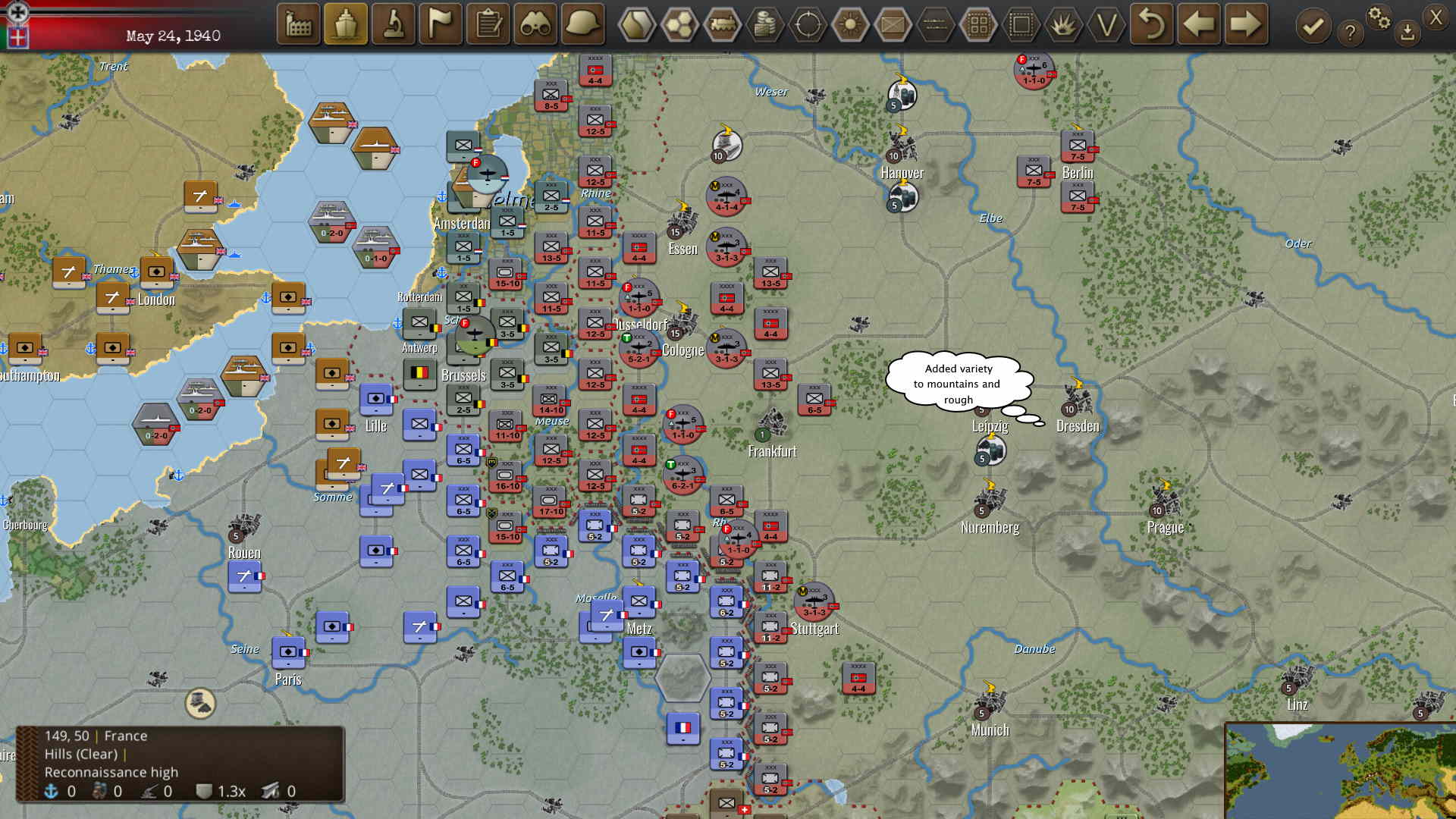Confirm end turn with the checkmark

coord(1313,25)
